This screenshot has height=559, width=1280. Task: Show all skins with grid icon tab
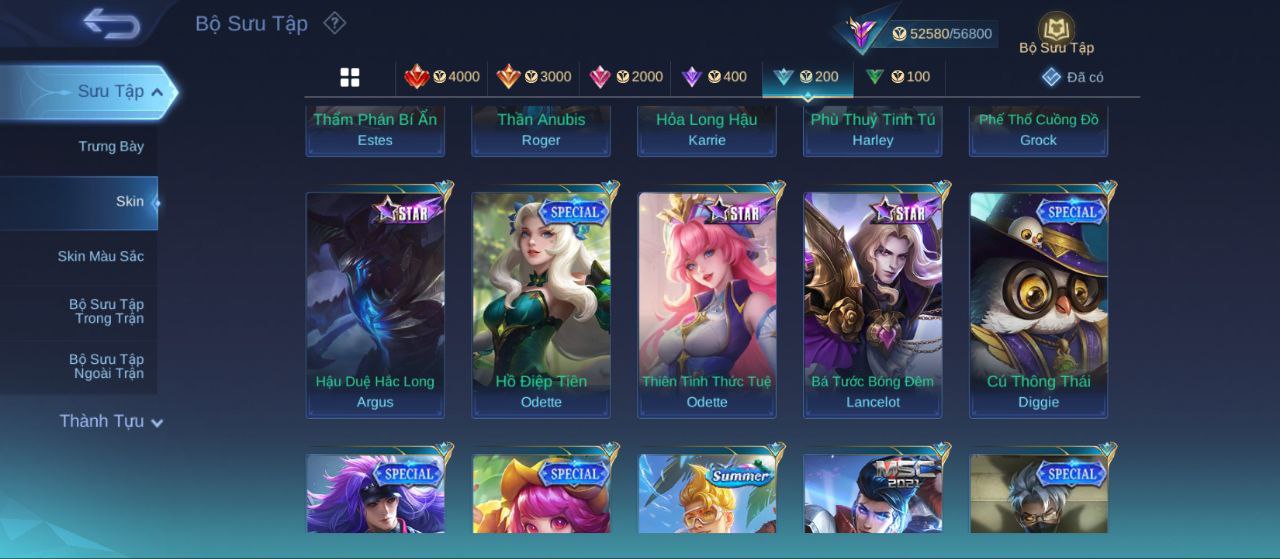(350, 77)
